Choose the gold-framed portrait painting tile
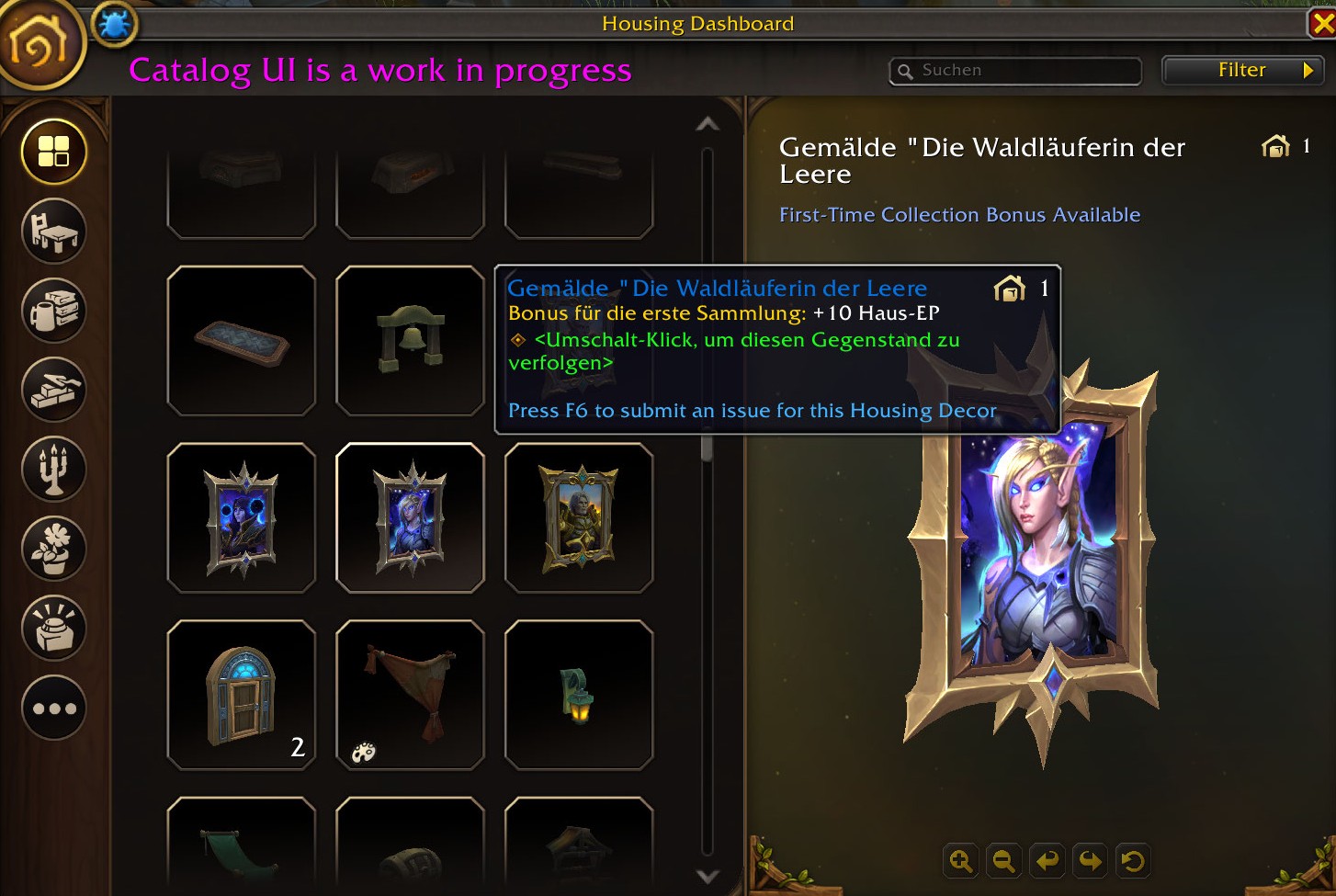The image size is (1336, 896). (579, 518)
